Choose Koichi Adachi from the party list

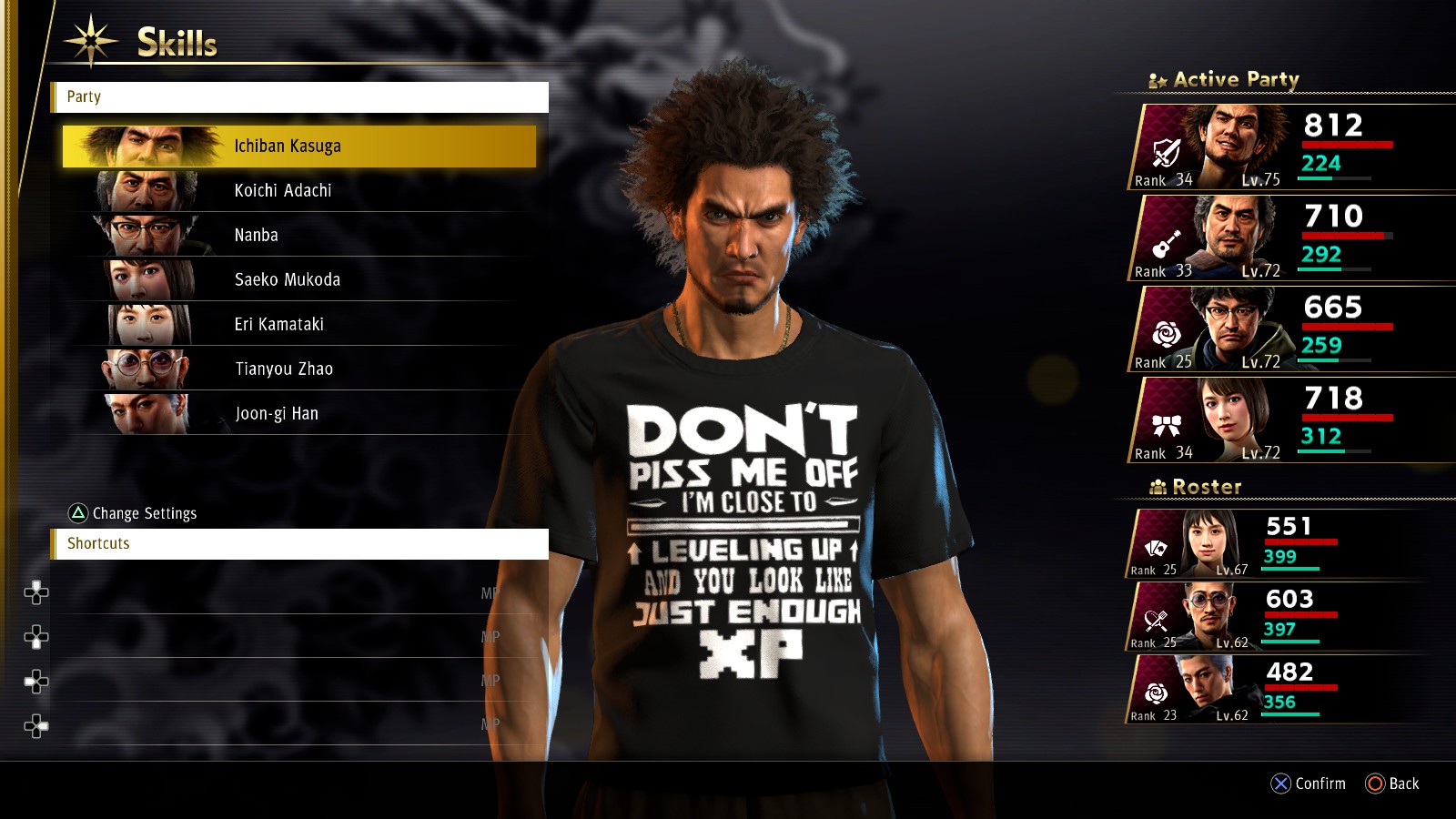coord(298,191)
